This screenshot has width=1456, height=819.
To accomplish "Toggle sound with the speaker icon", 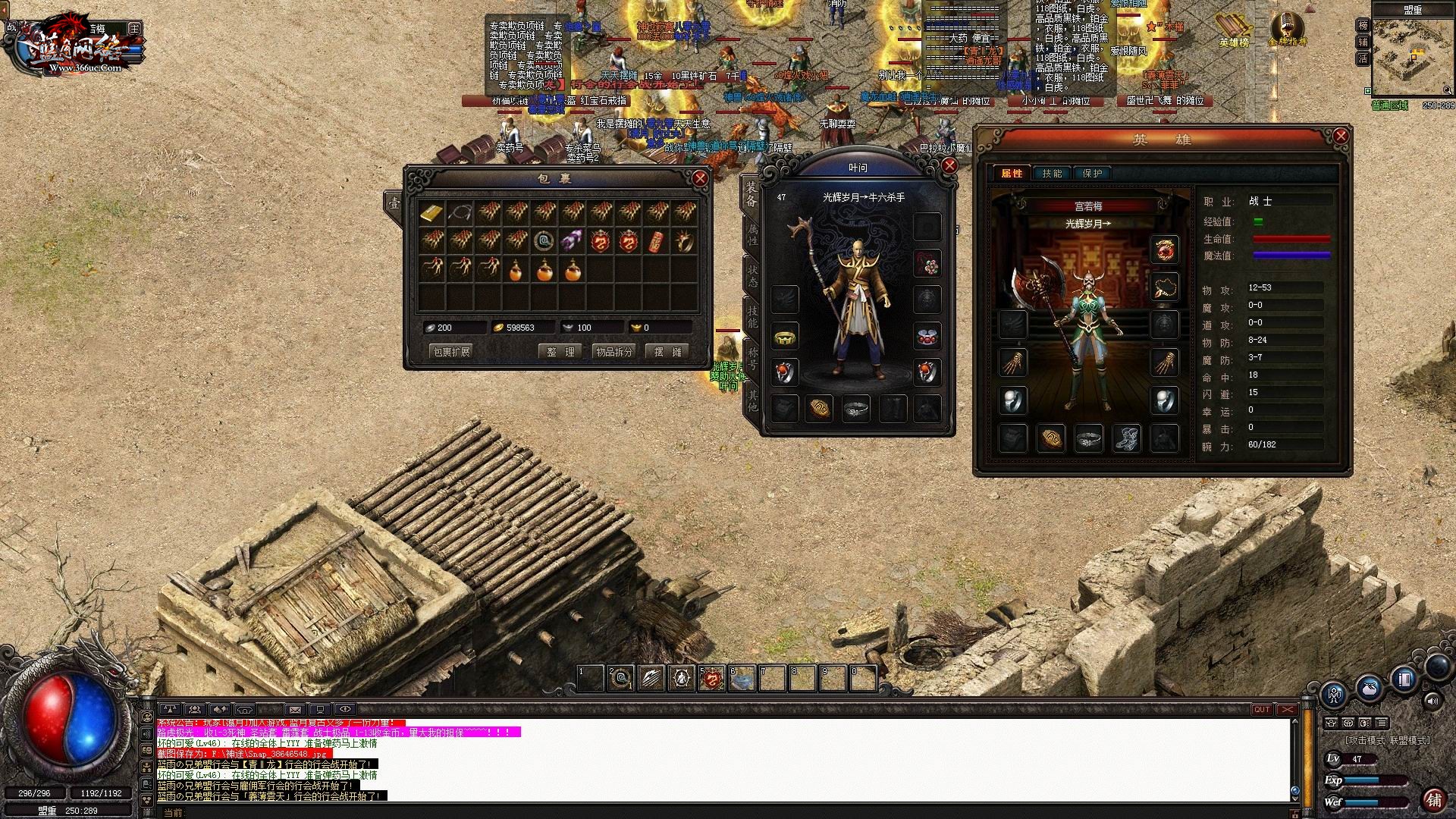I will [1432, 701].
